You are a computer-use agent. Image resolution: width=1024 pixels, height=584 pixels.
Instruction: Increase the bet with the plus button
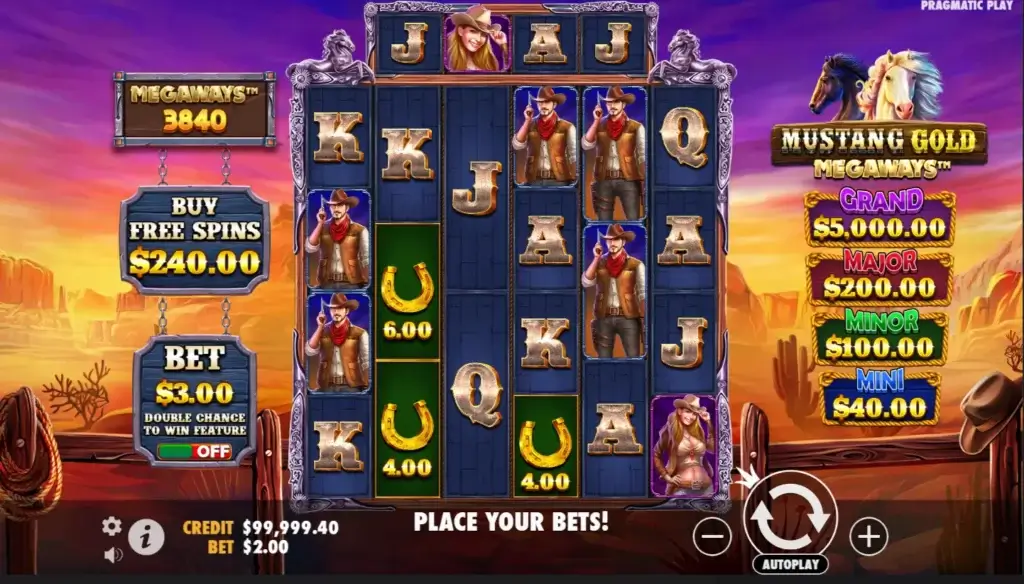pyautogui.click(x=868, y=537)
